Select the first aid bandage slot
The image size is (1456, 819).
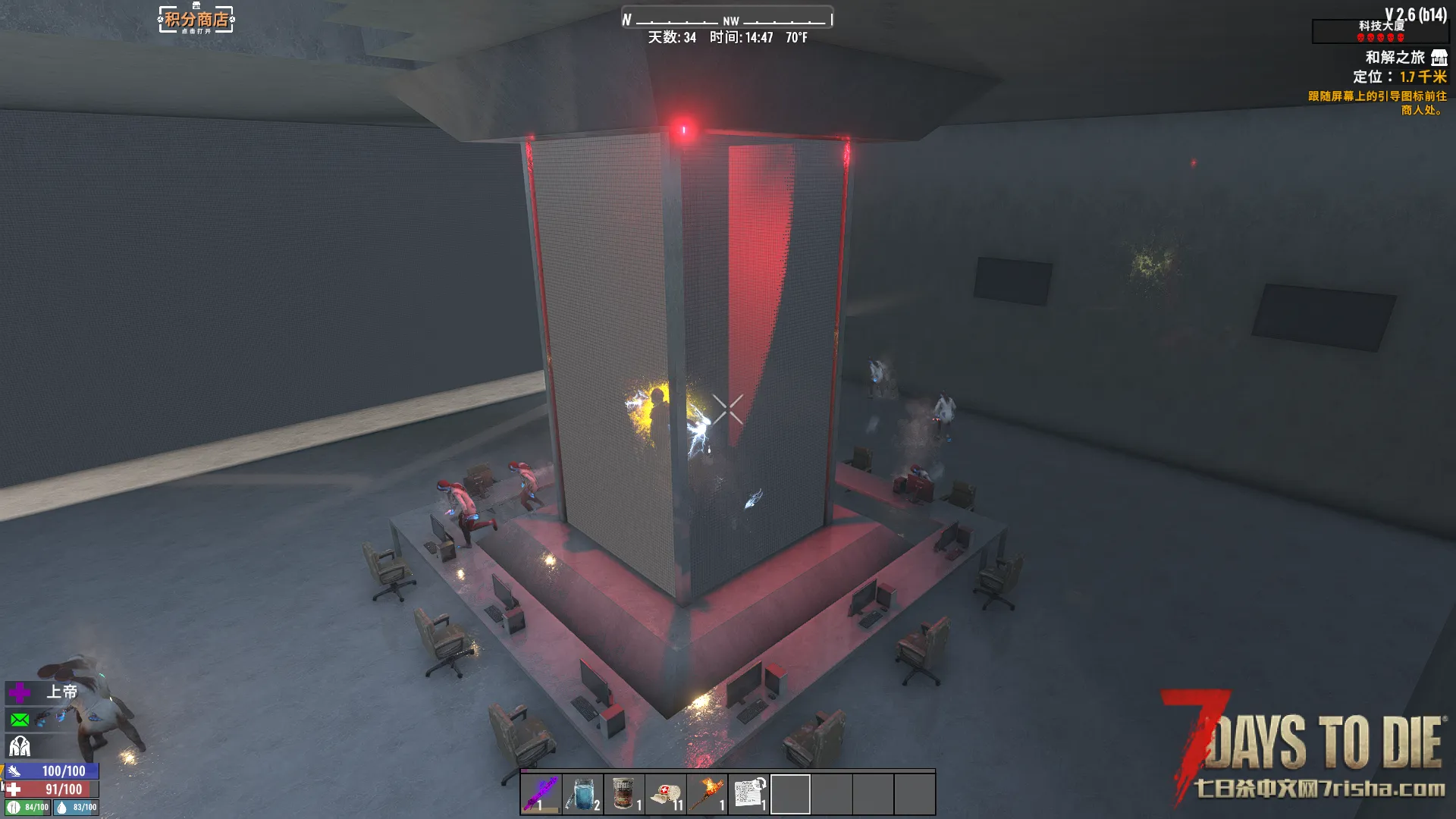pyautogui.click(x=666, y=793)
